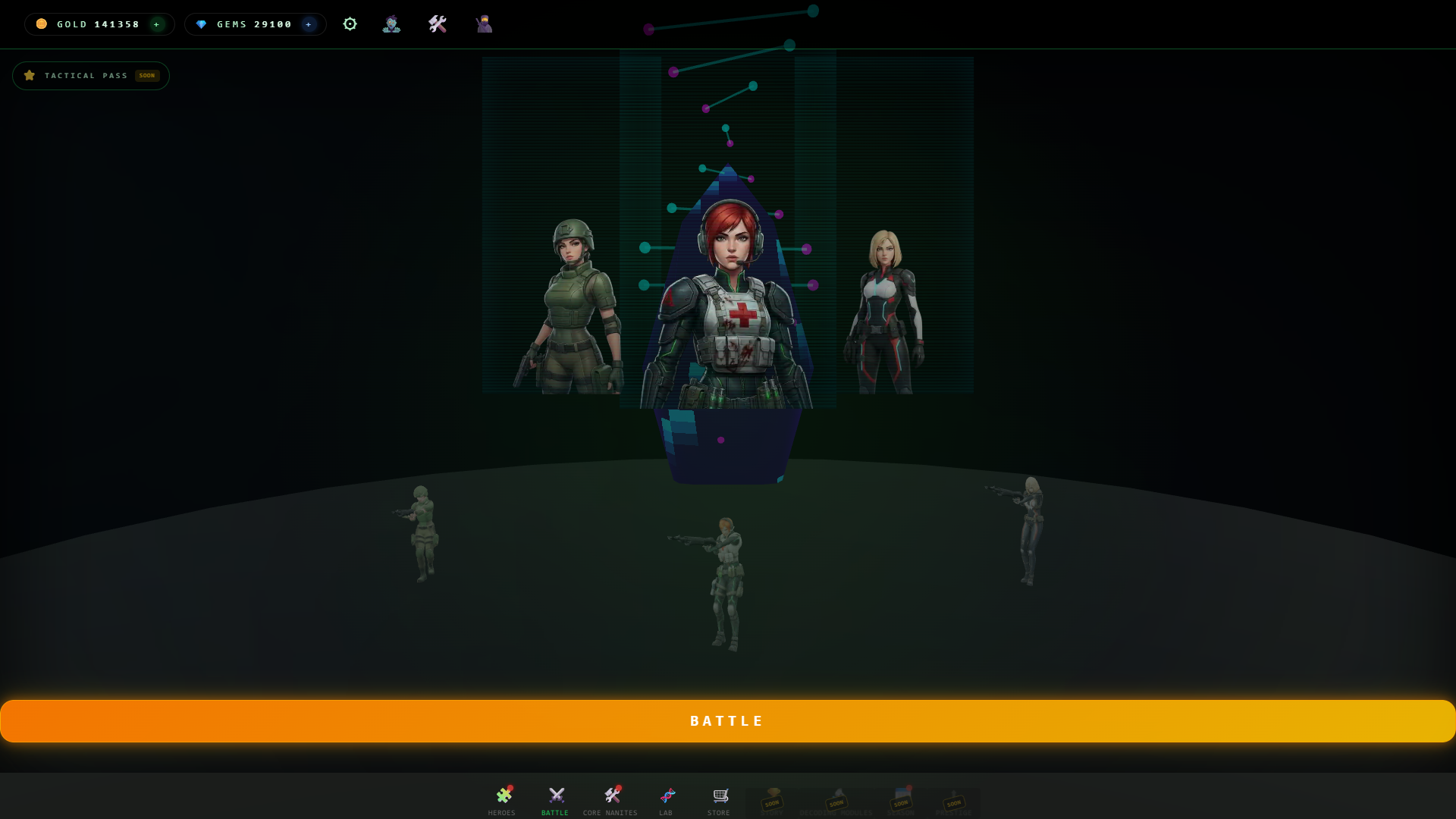
Task: Open the Heroes puzzle-piece tab icon
Action: click(x=502, y=795)
